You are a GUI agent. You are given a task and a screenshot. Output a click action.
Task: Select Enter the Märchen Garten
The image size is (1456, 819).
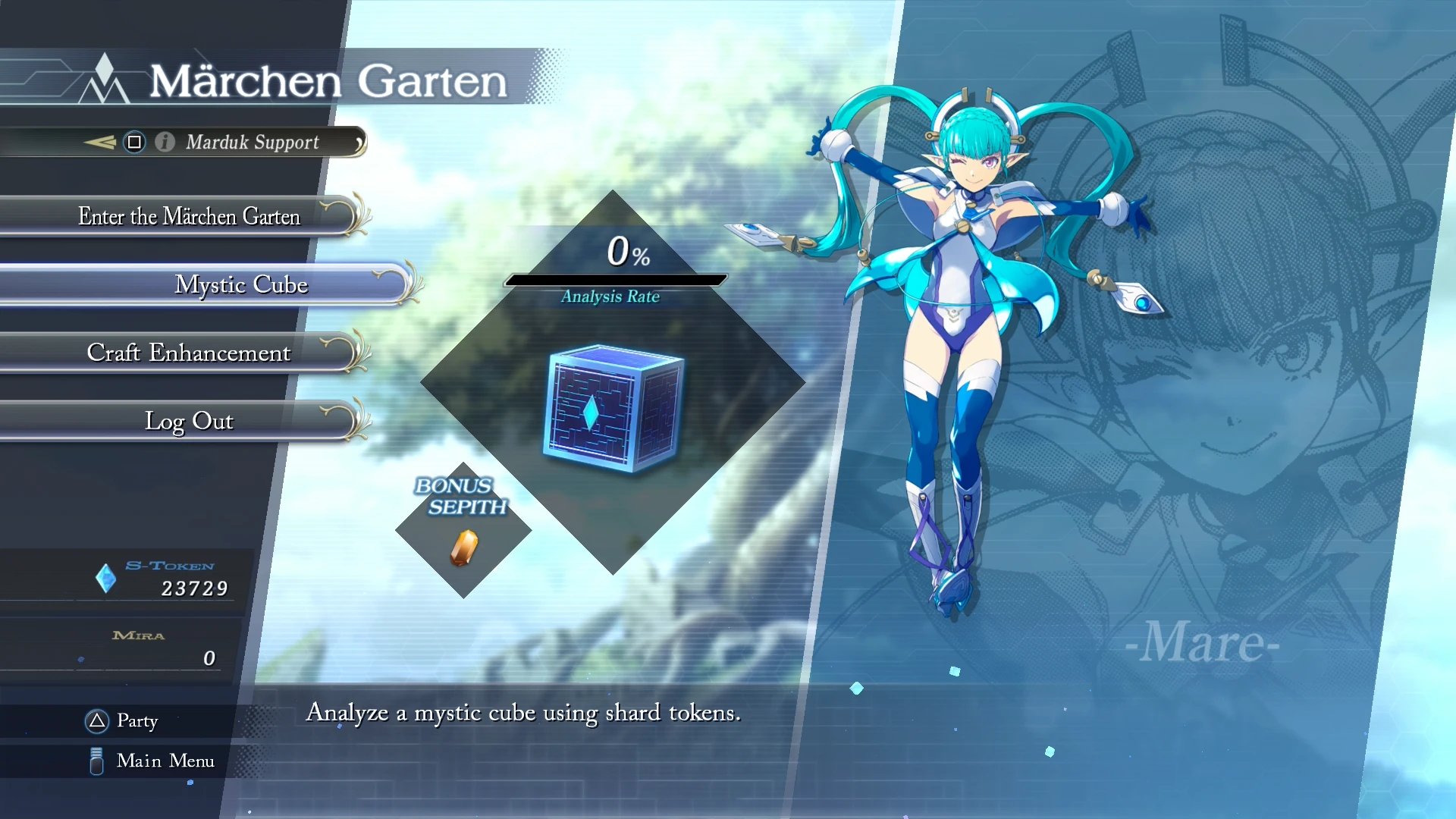coord(189,217)
